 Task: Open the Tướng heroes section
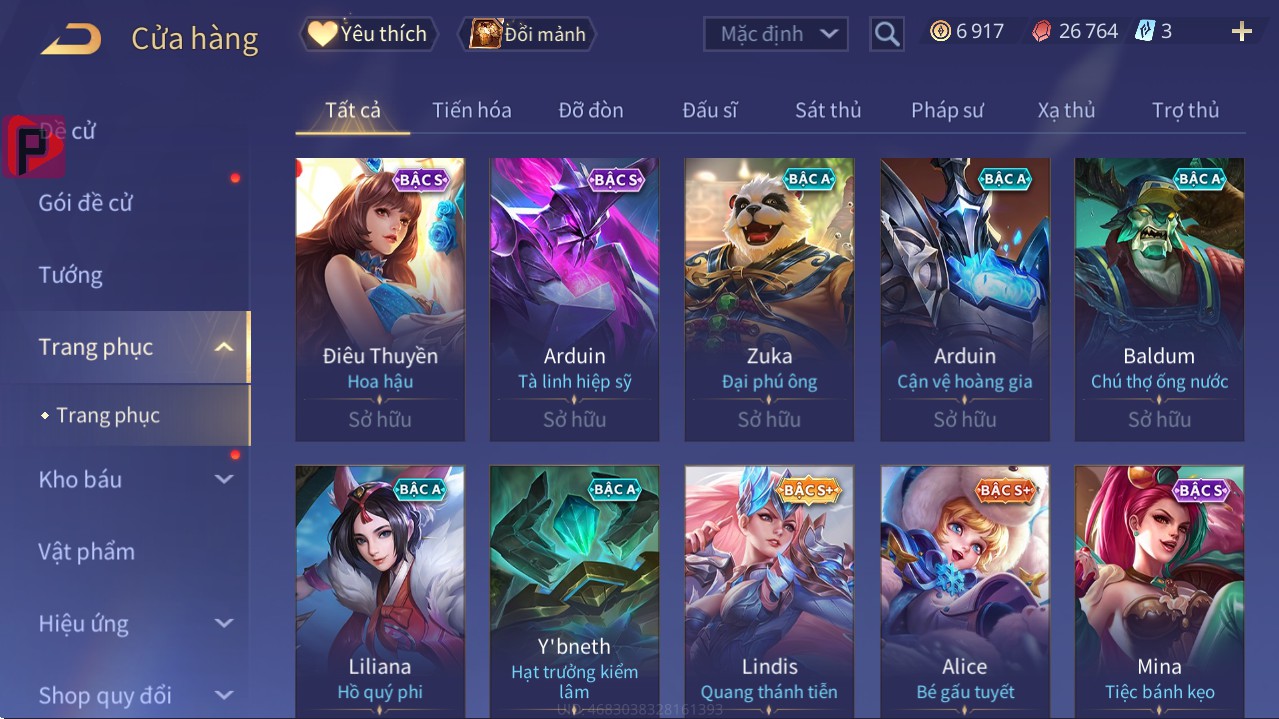(70, 275)
